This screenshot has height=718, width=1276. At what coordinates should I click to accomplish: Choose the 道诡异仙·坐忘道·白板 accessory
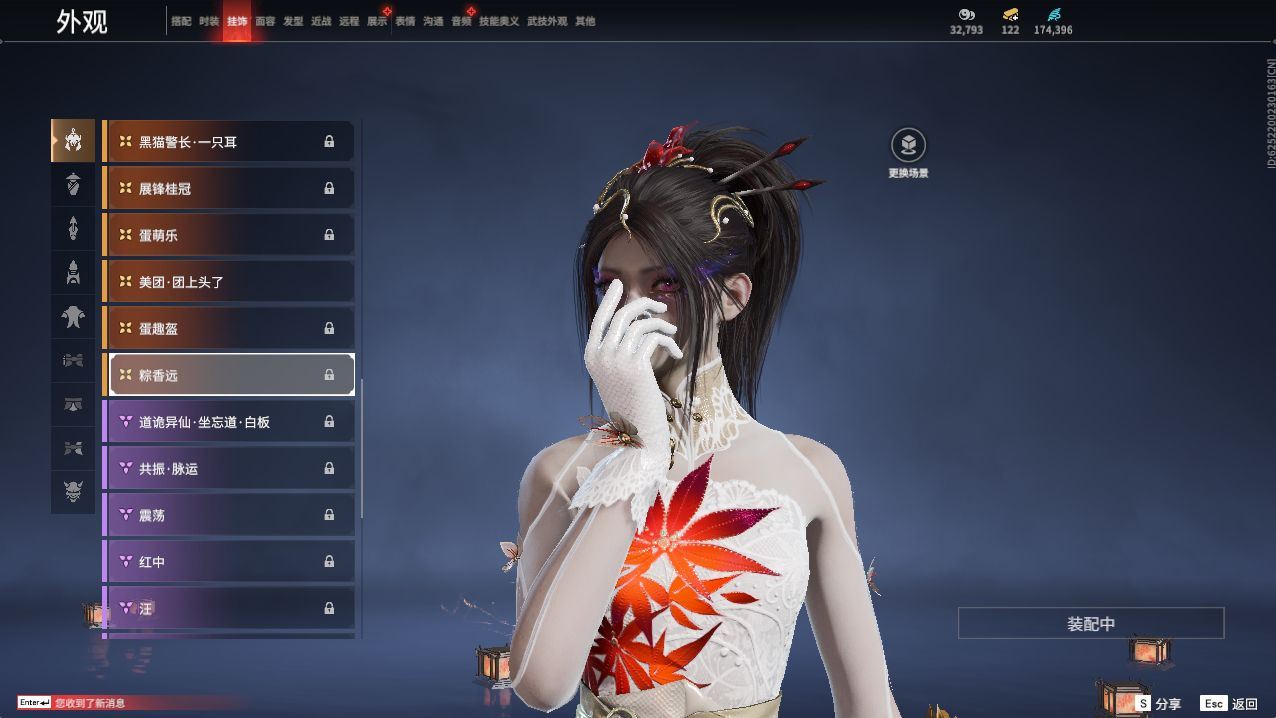[x=230, y=422]
